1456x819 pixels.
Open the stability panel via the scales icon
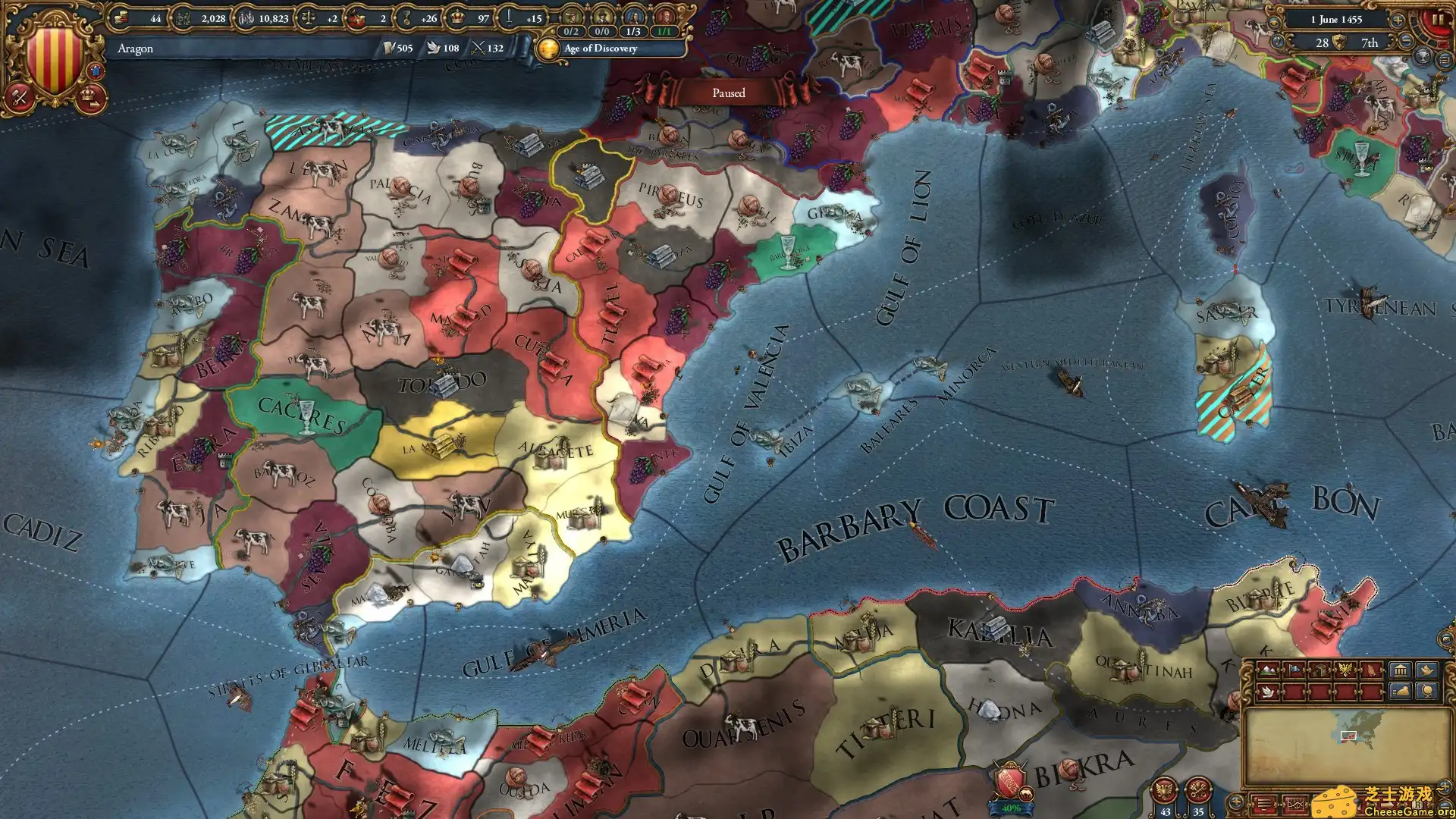click(306, 18)
